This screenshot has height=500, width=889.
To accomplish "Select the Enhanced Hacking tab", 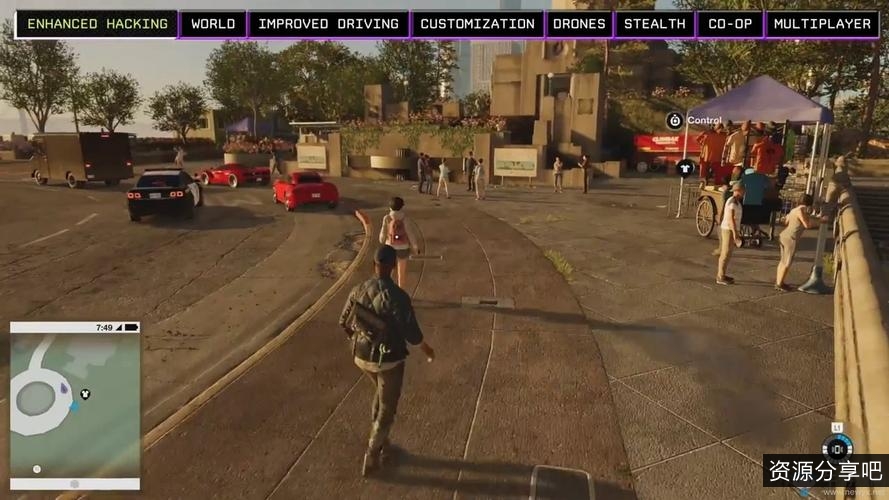I will (96, 24).
